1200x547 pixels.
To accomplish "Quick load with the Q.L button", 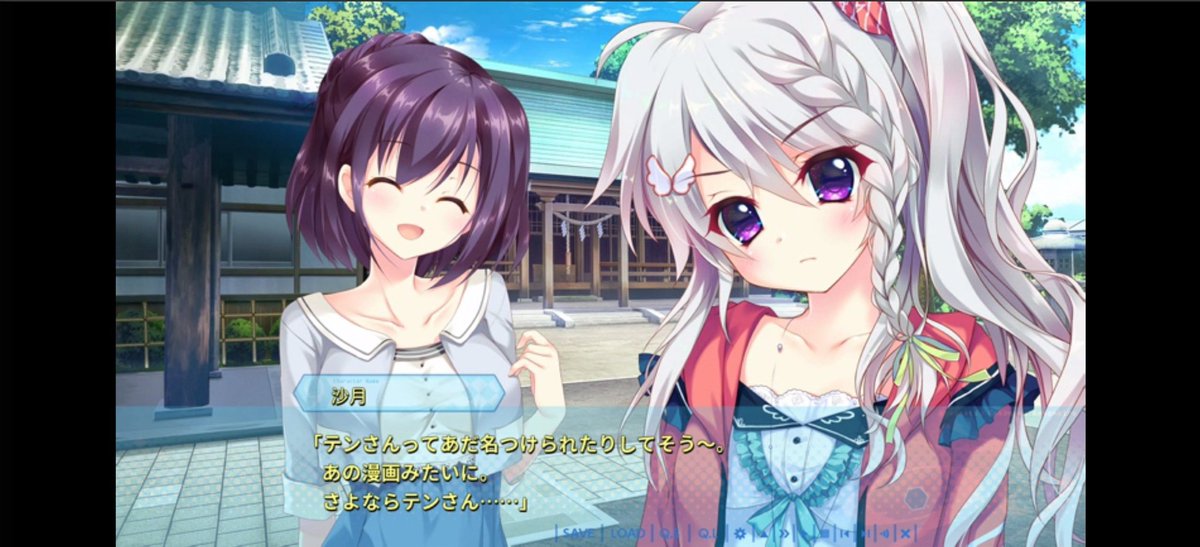I will (x=707, y=534).
